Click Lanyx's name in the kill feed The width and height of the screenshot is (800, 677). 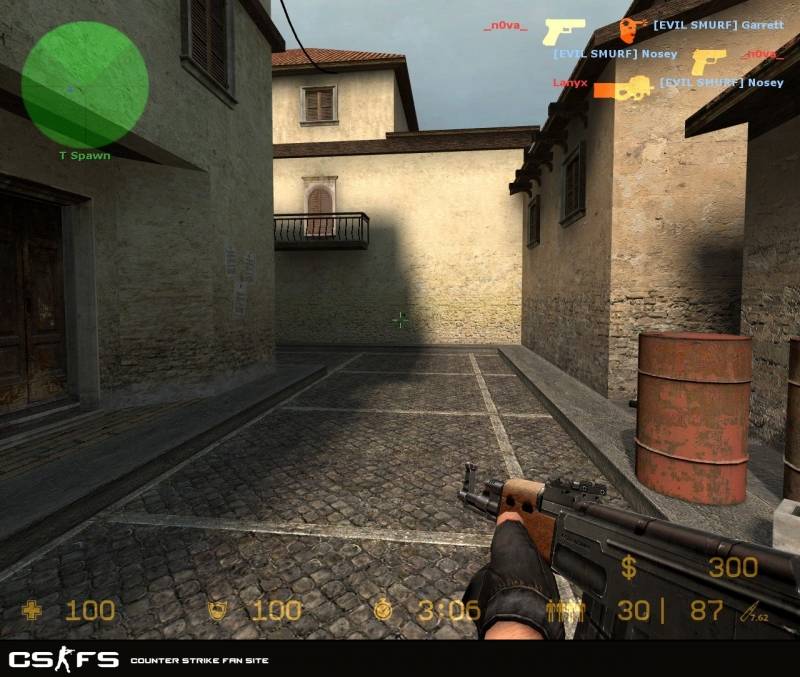click(569, 83)
